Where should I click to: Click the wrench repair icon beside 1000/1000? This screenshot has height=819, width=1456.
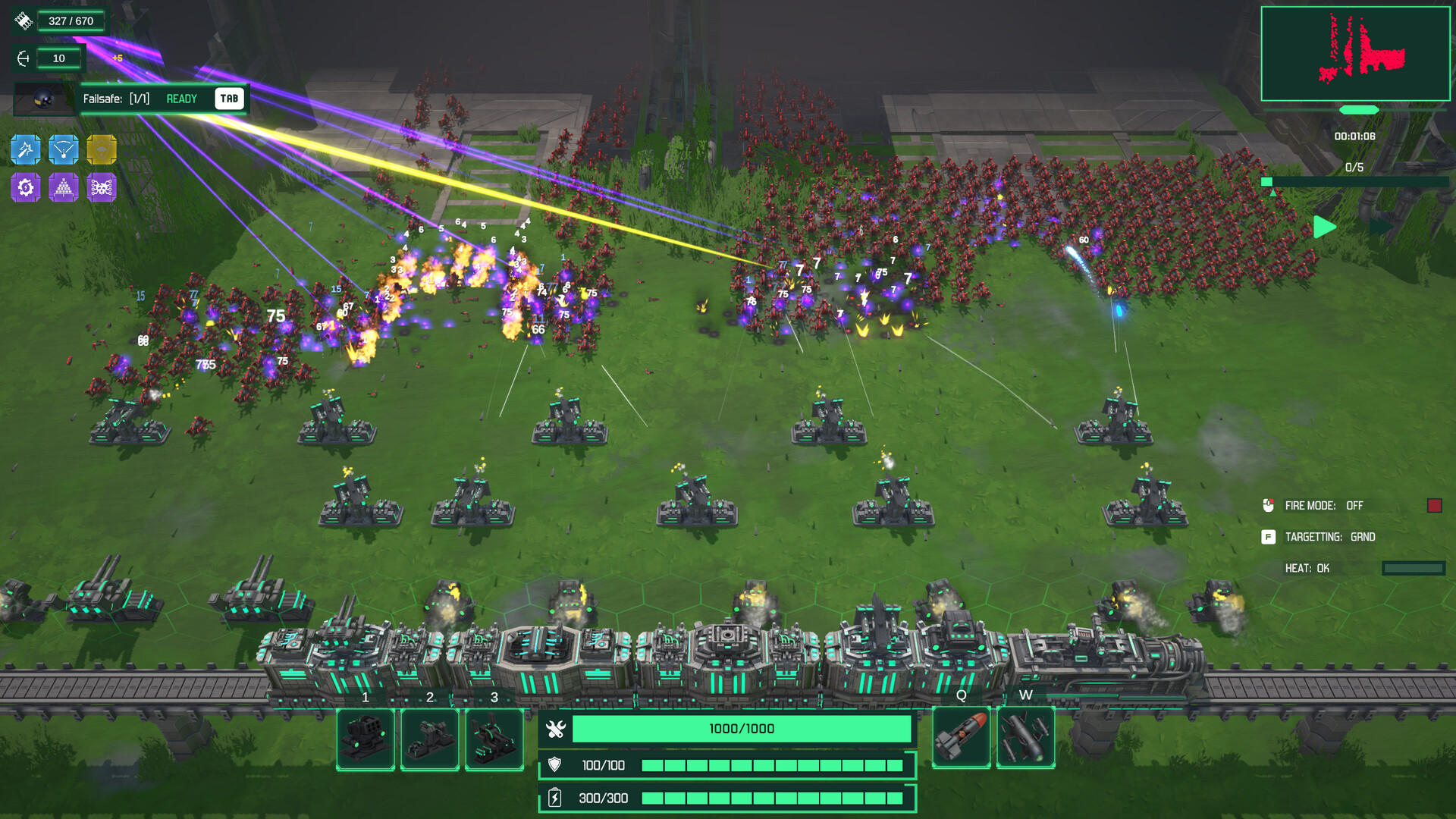click(554, 728)
